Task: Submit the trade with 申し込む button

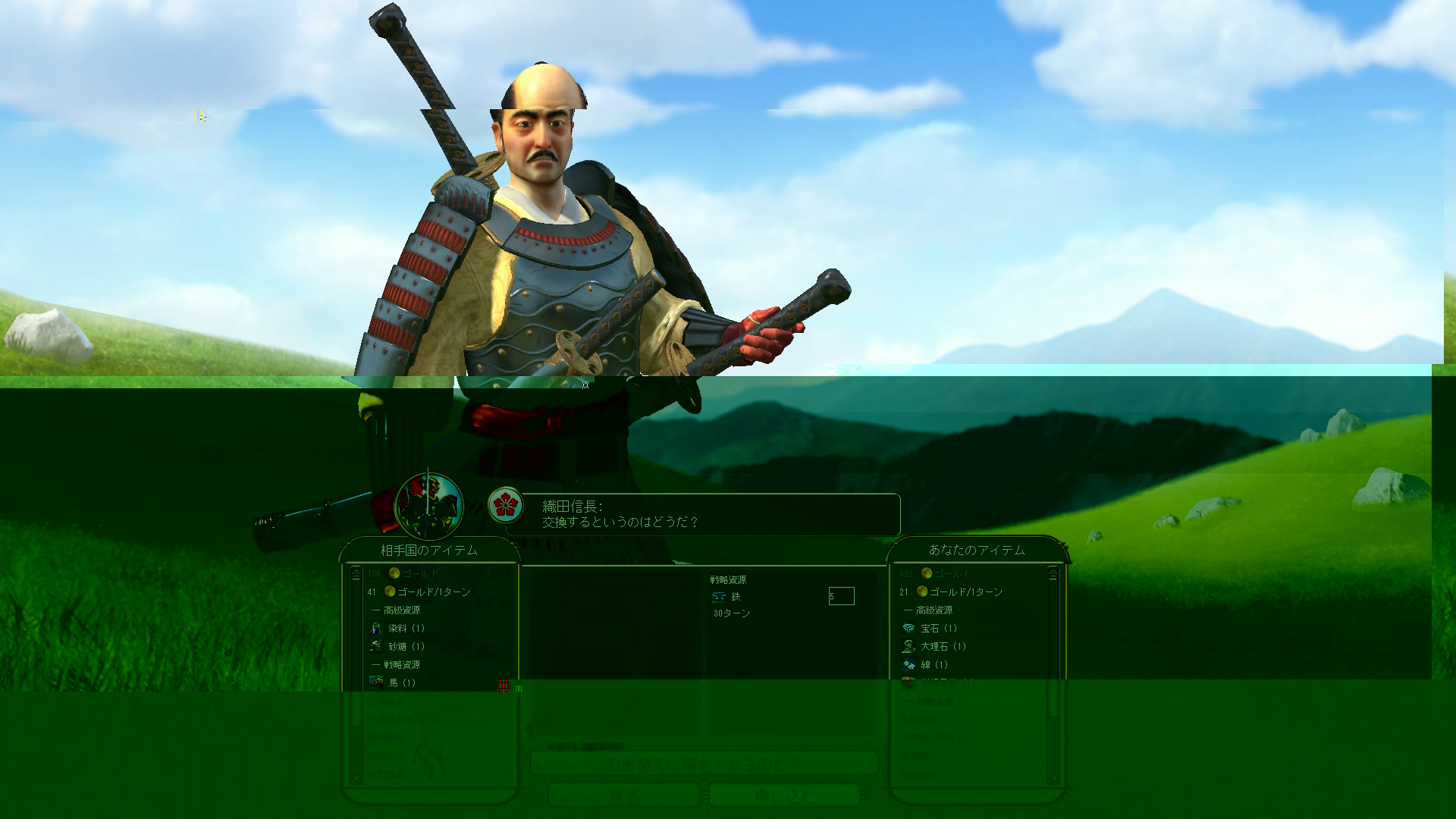Action: tap(783, 795)
